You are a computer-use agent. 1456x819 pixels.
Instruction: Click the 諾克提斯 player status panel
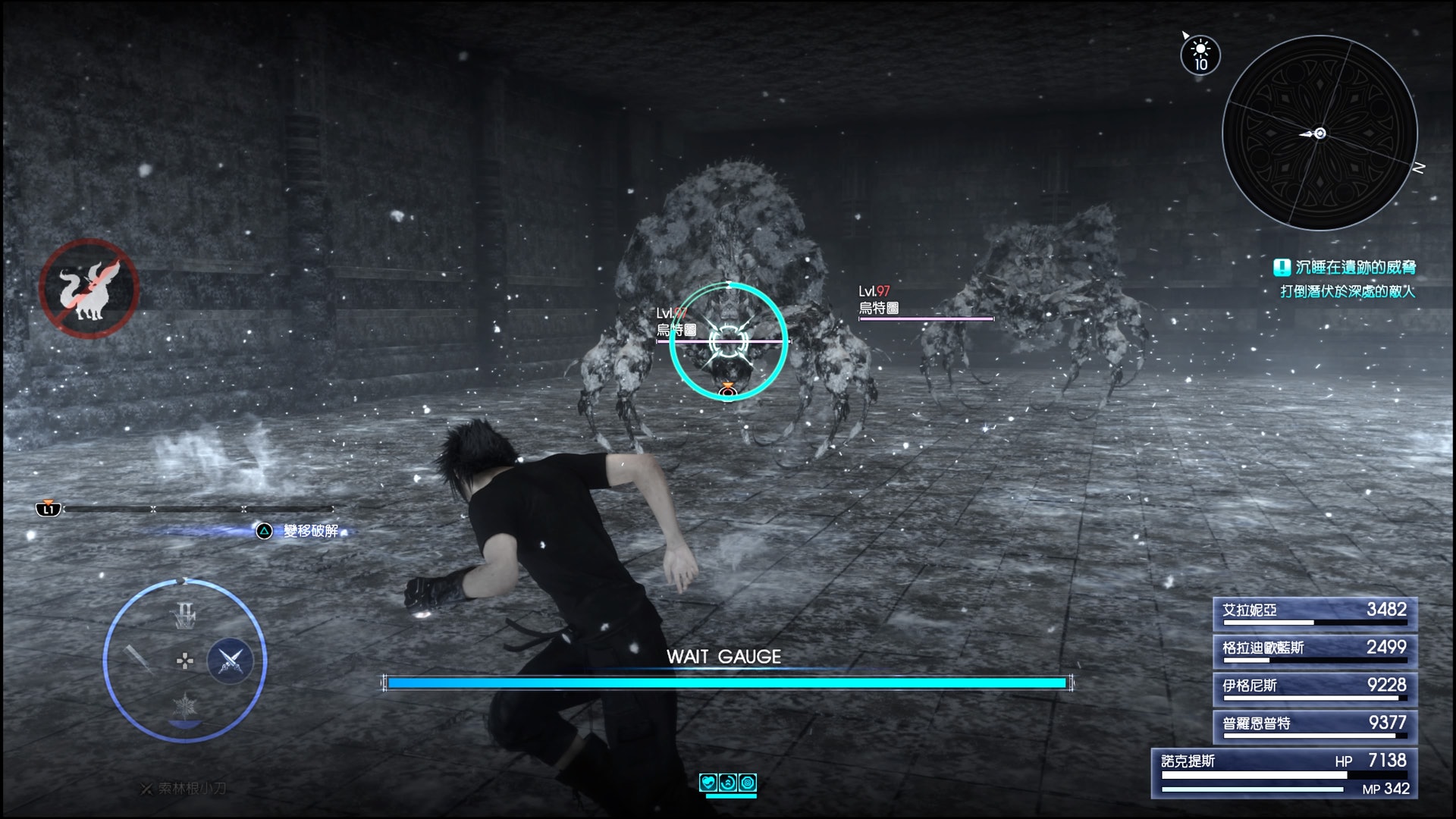coord(1284,773)
